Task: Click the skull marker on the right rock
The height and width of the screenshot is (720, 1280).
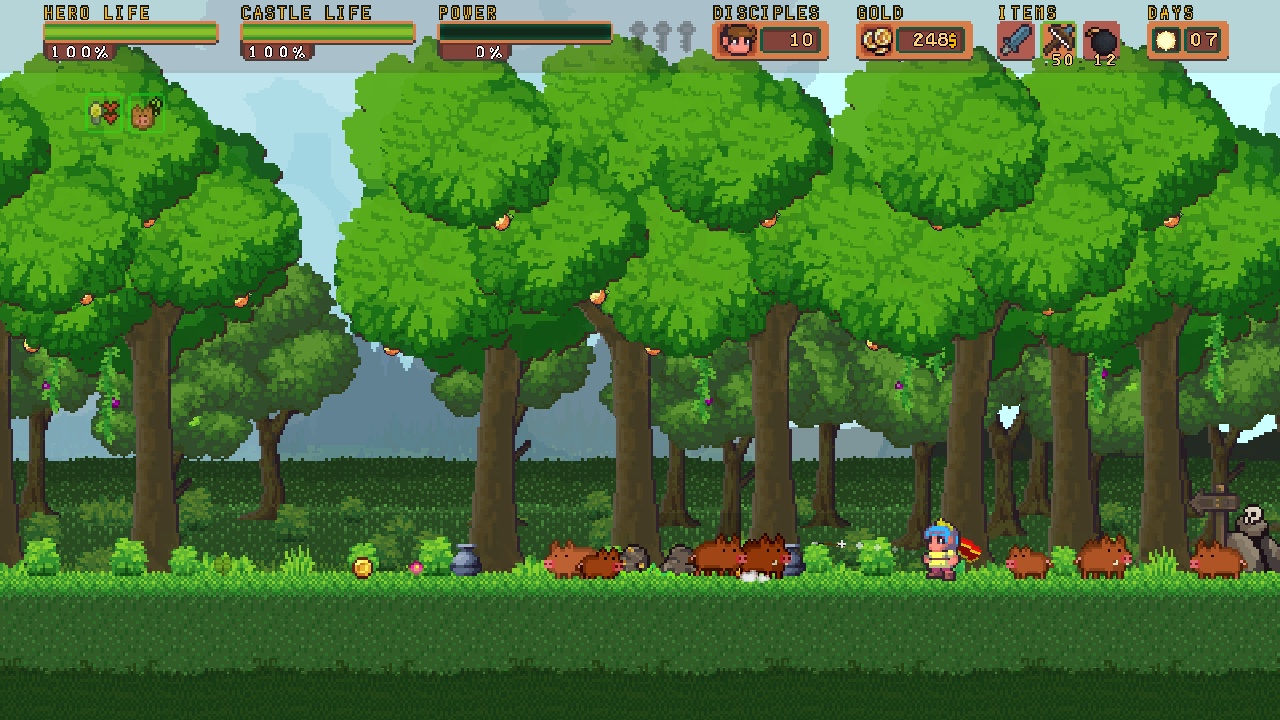Action: [x=1252, y=512]
